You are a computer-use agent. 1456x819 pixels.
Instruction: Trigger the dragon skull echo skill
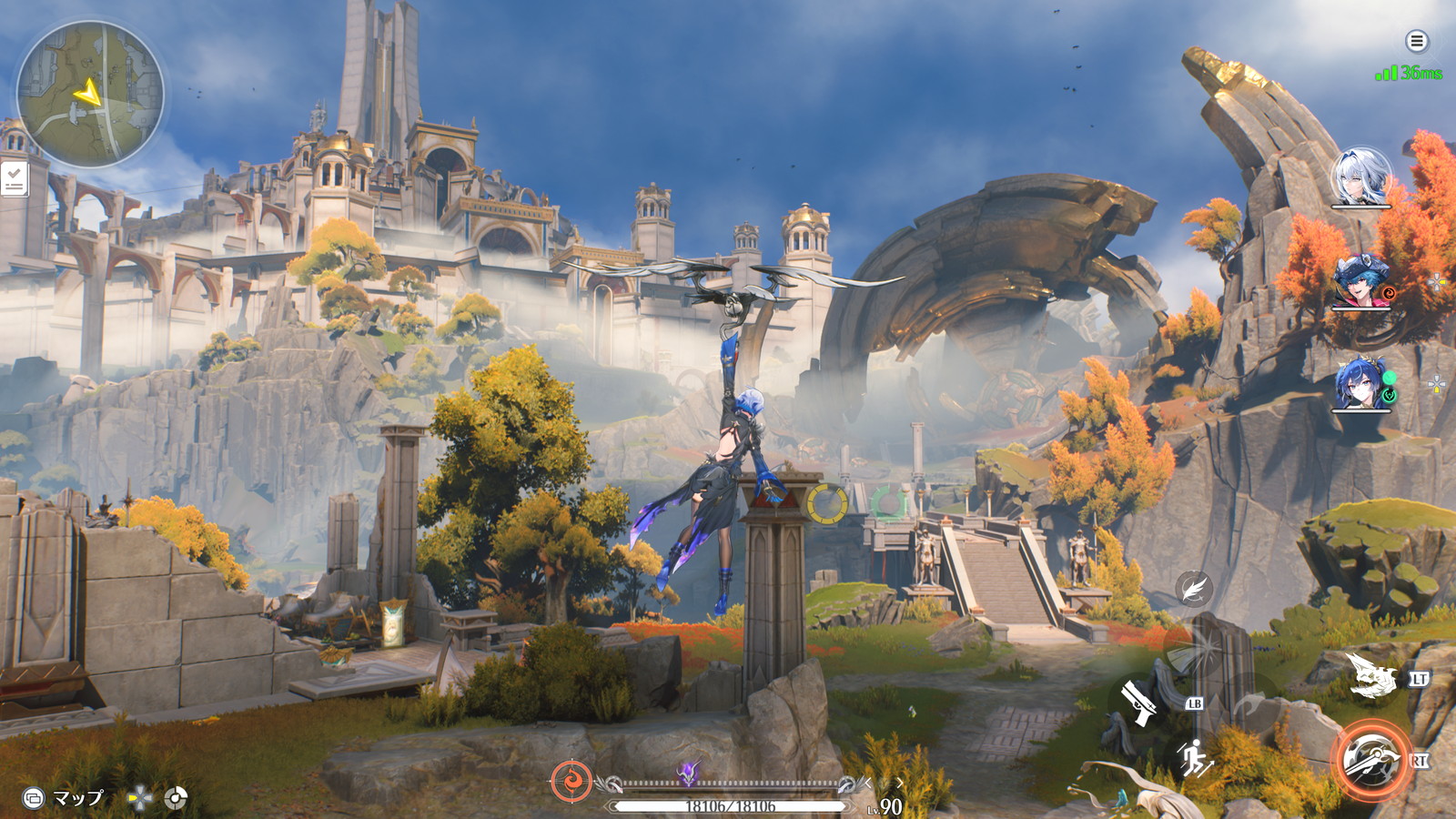[x=1370, y=676]
